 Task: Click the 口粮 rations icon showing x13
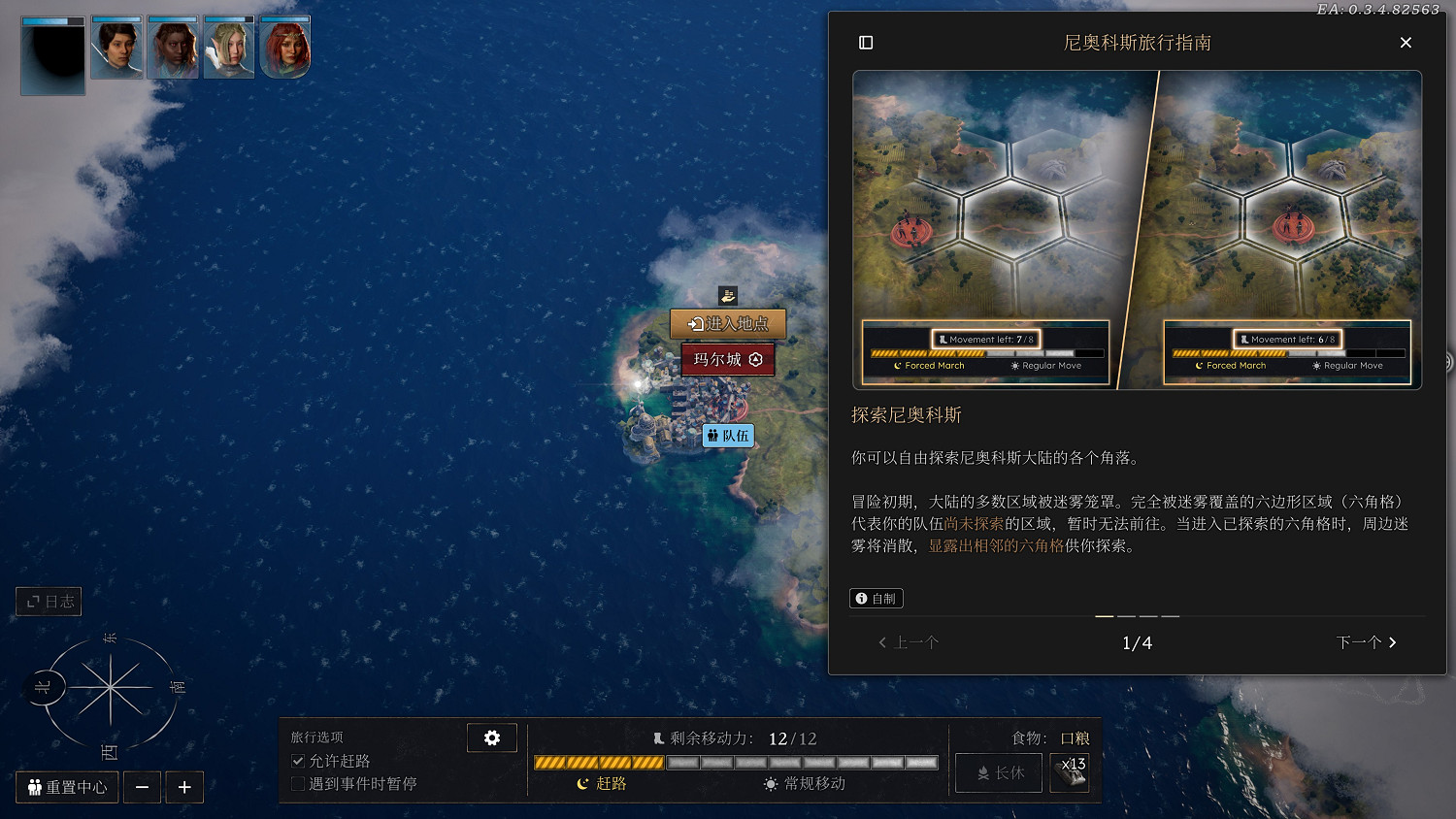(x=1069, y=772)
